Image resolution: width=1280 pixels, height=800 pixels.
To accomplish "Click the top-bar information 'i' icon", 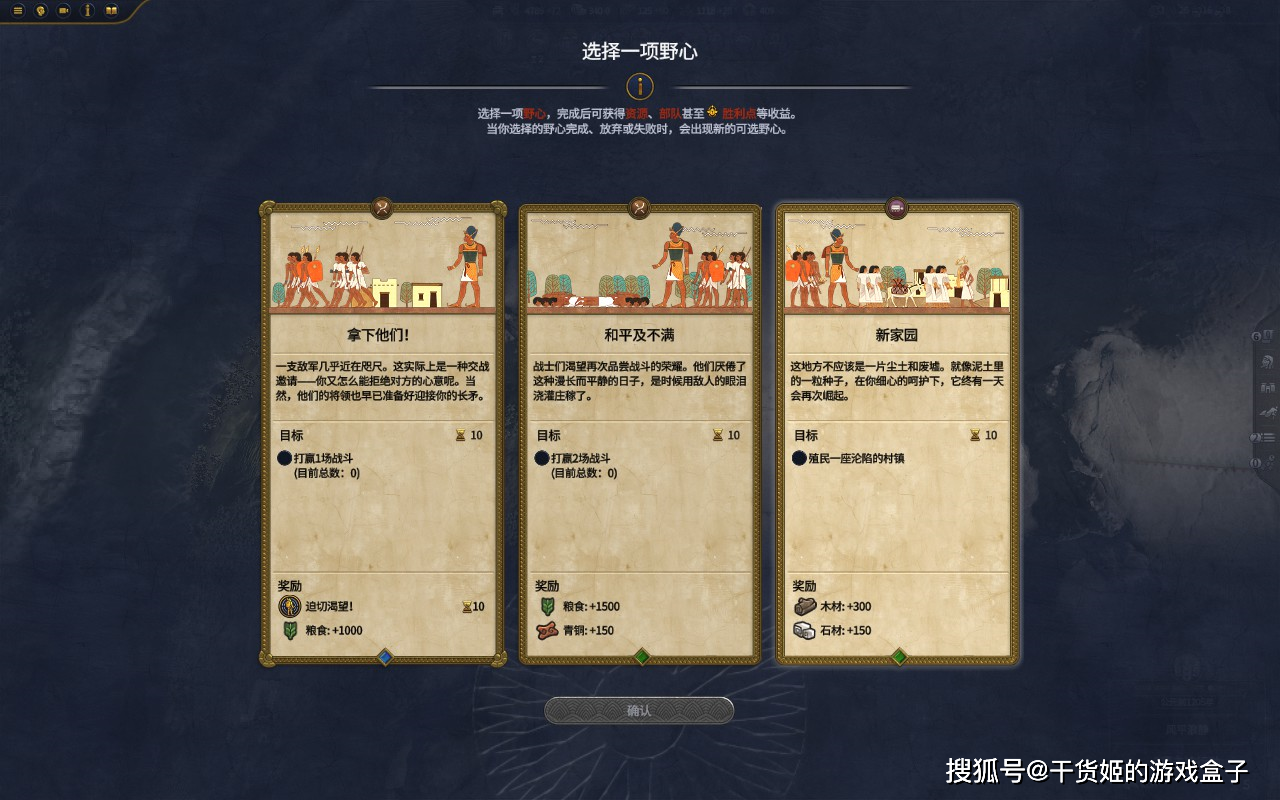I will coord(88,11).
